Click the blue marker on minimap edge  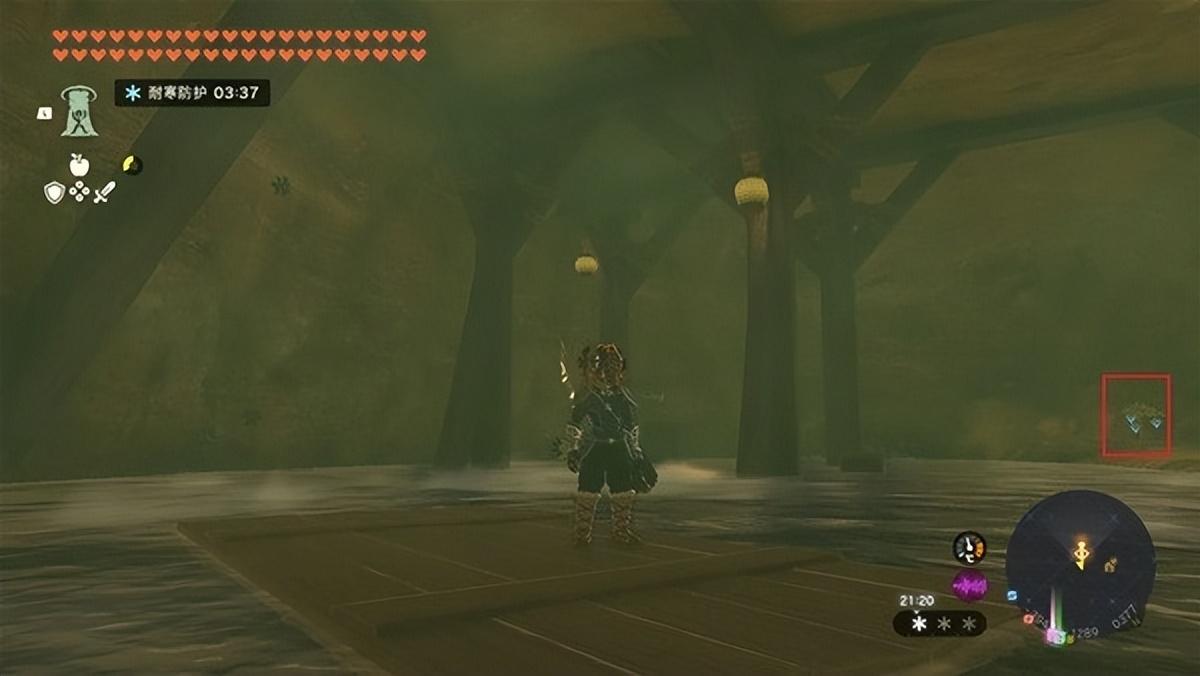point(1012,595)
